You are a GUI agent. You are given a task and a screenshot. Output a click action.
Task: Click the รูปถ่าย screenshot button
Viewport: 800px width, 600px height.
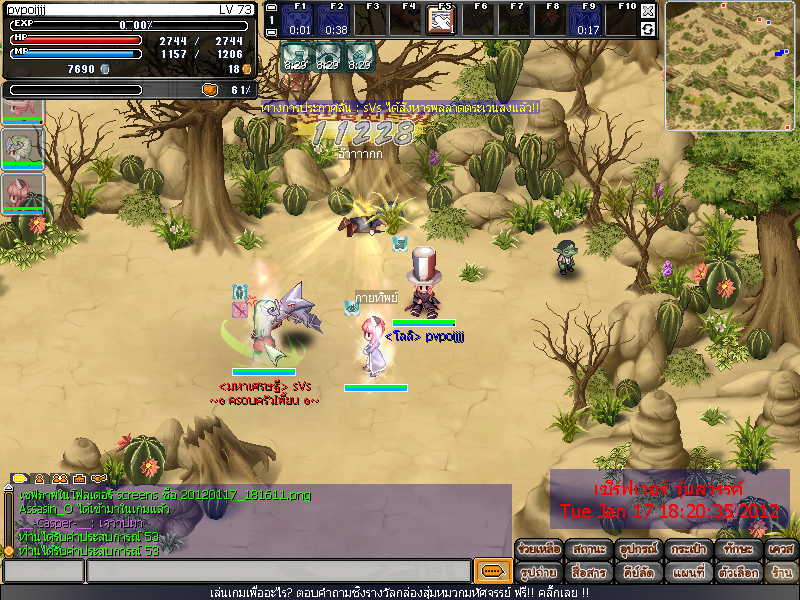539,572
